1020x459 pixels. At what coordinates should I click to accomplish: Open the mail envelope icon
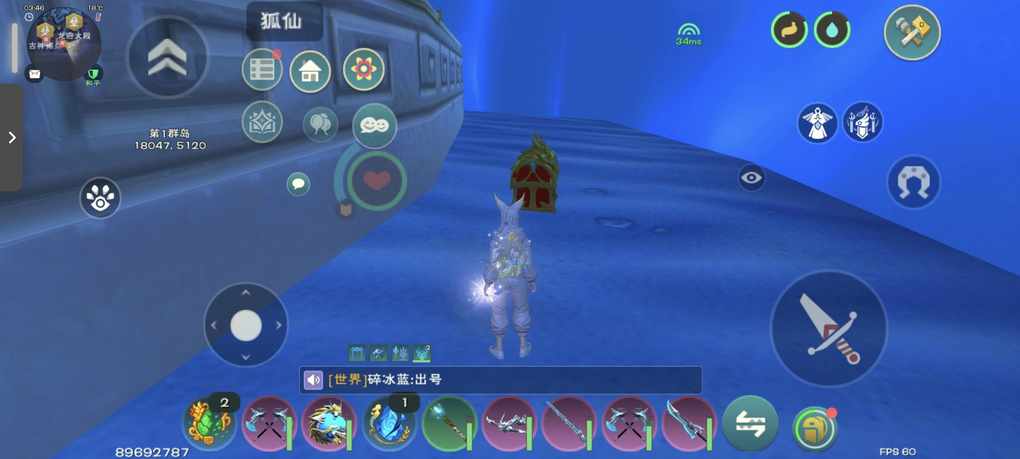(34, 74)
